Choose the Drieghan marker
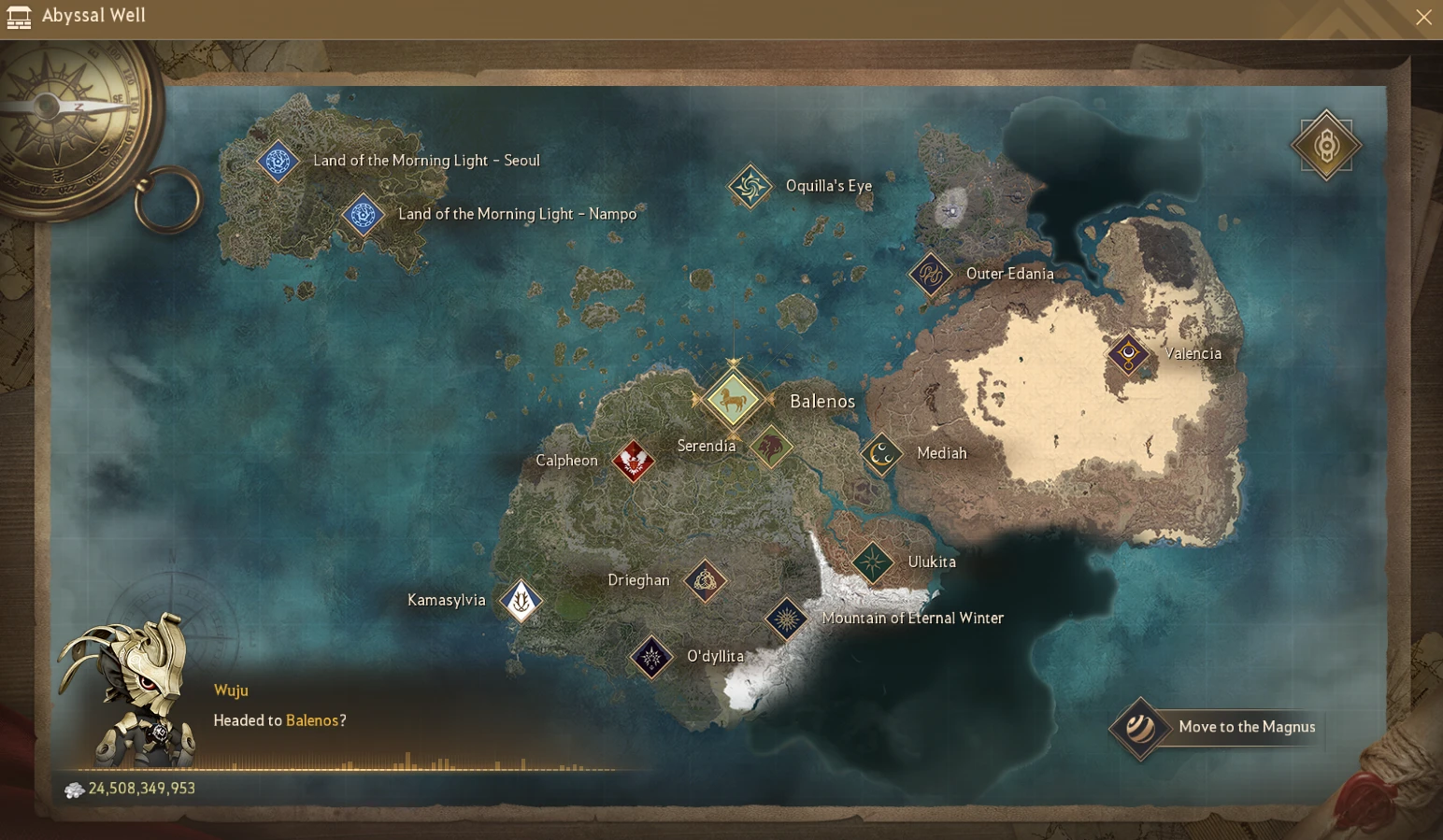1443x840 pixels. (705, 581)
